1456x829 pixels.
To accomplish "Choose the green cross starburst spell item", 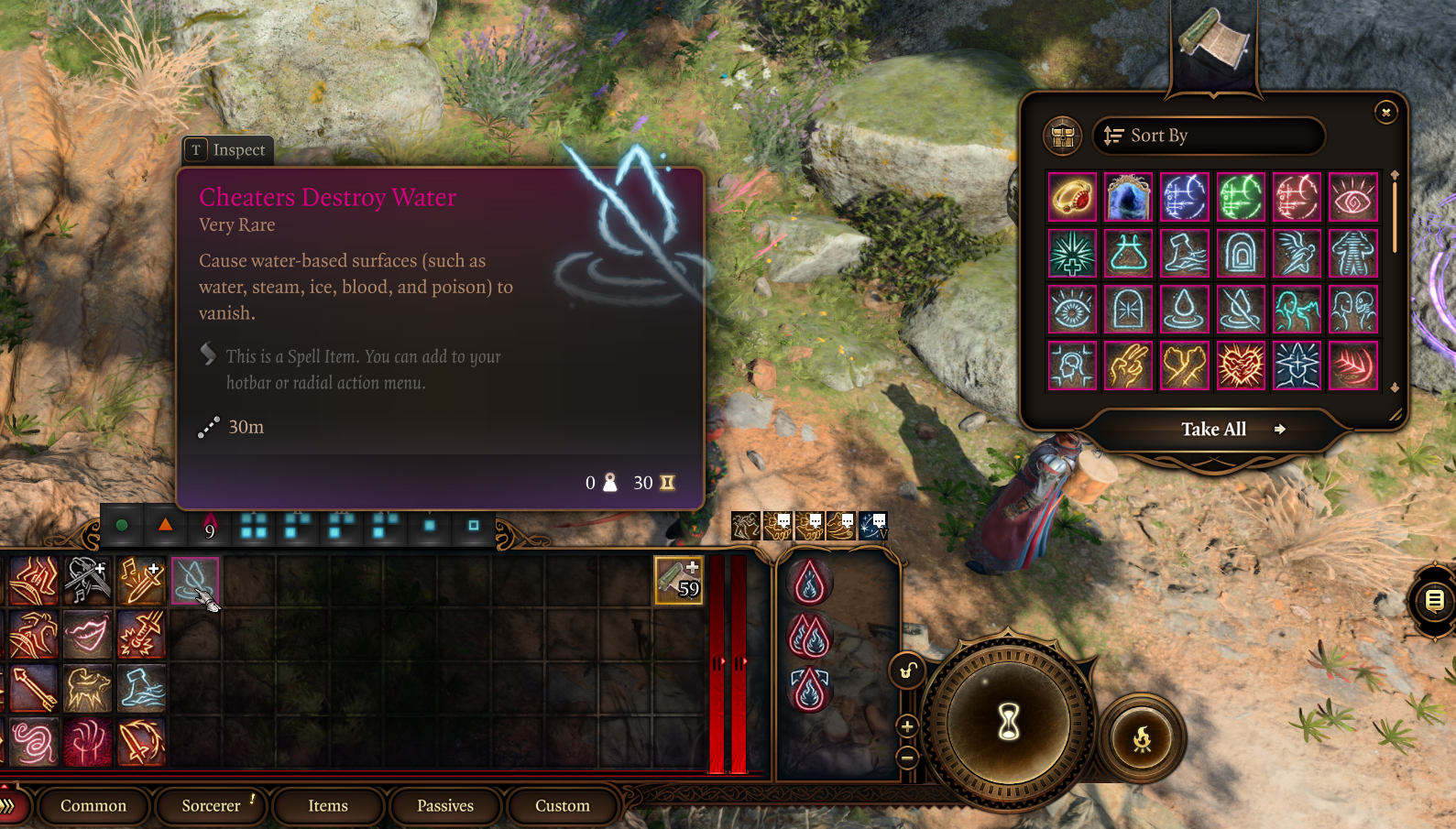I will click(x=1072, y=254).
